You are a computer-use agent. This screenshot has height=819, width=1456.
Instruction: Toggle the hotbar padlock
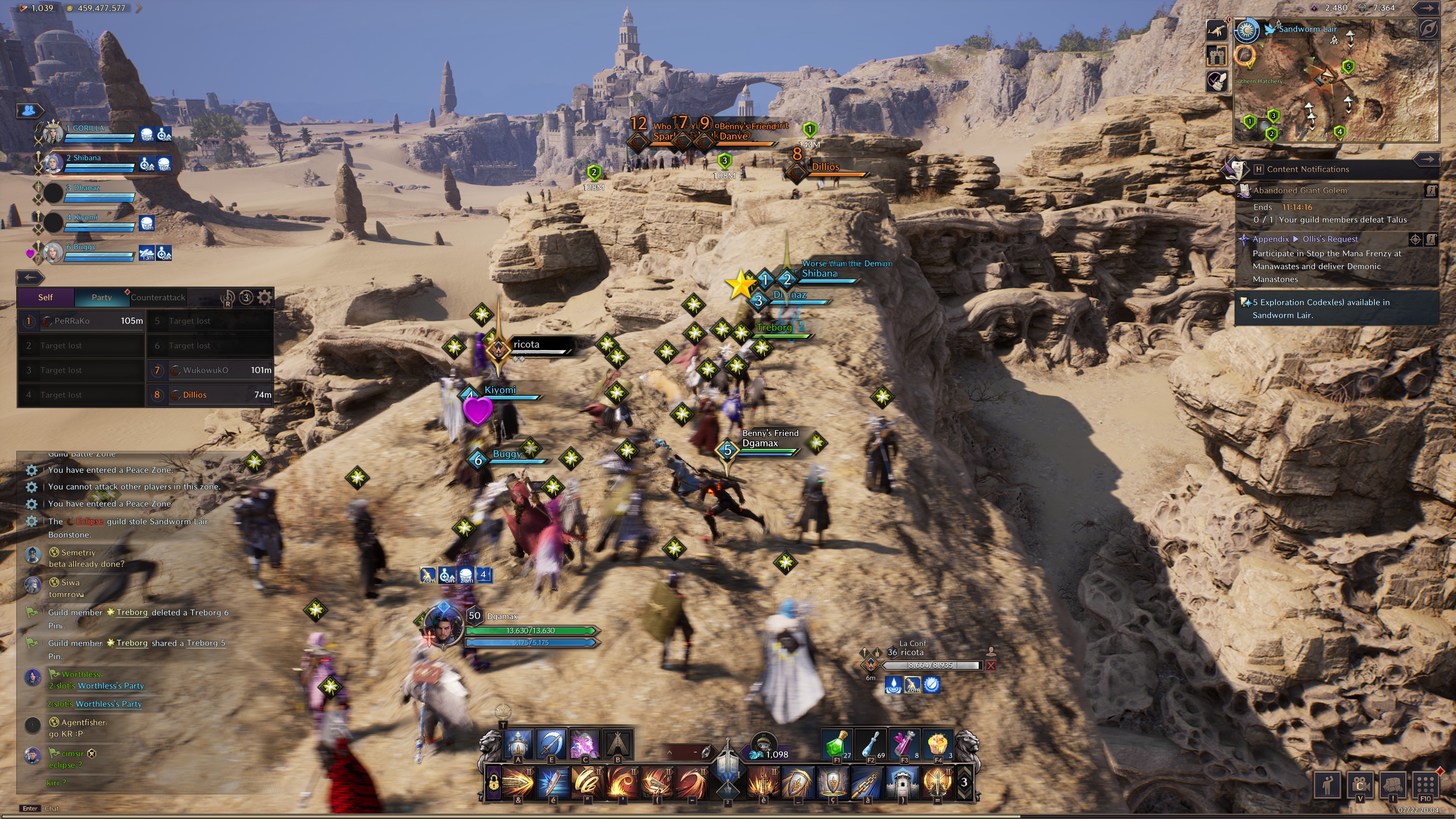tap(493, 783)
